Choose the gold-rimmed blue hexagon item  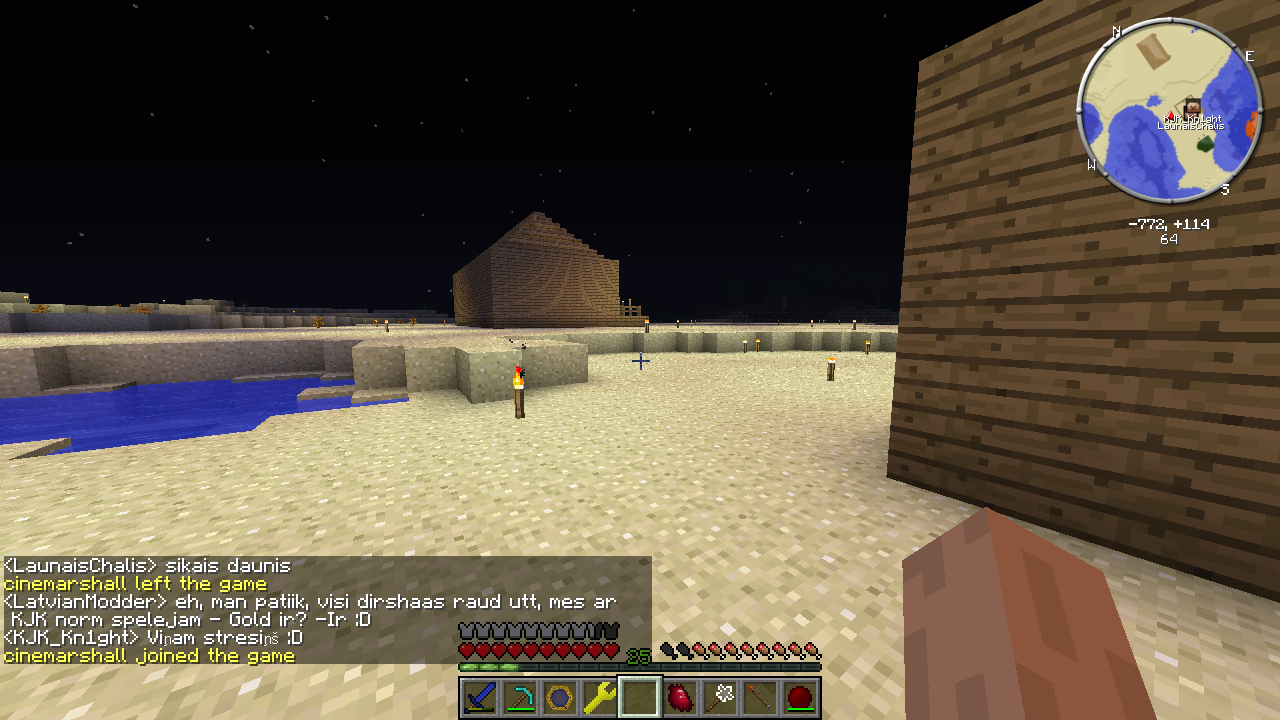coord(560,697)
